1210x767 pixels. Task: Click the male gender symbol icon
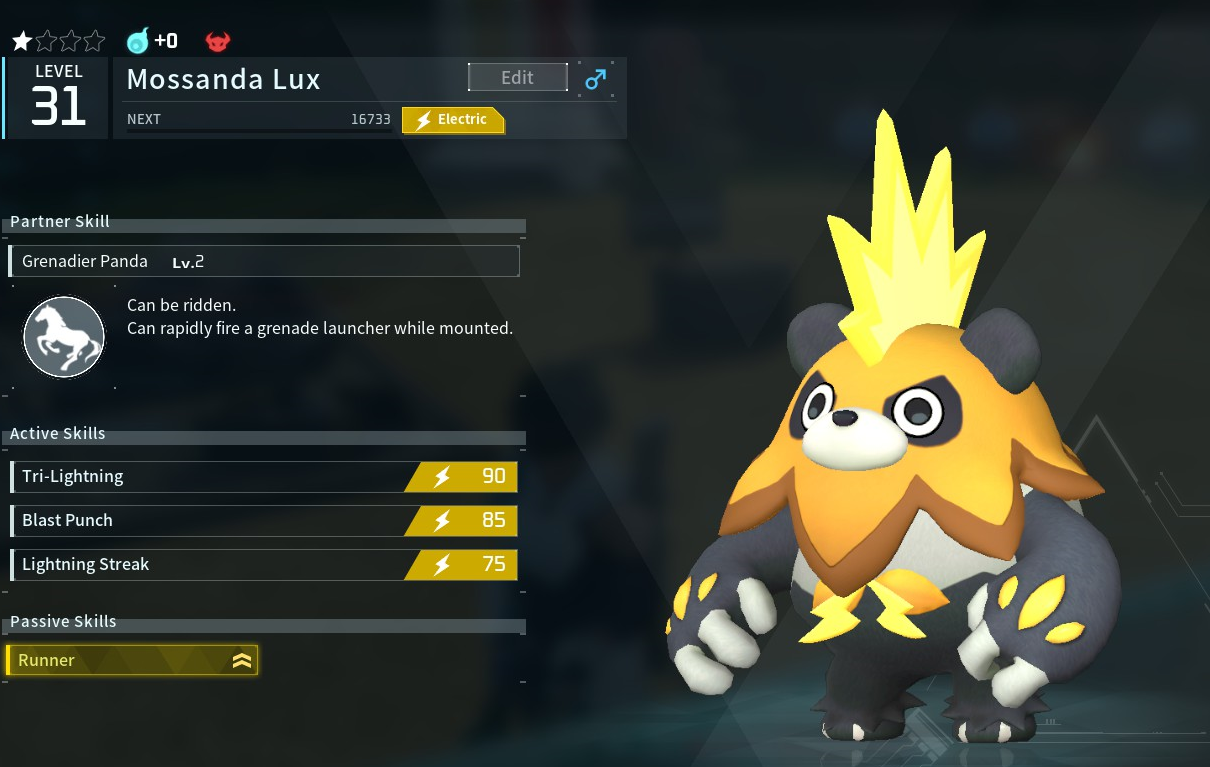(x=596, y=79)
